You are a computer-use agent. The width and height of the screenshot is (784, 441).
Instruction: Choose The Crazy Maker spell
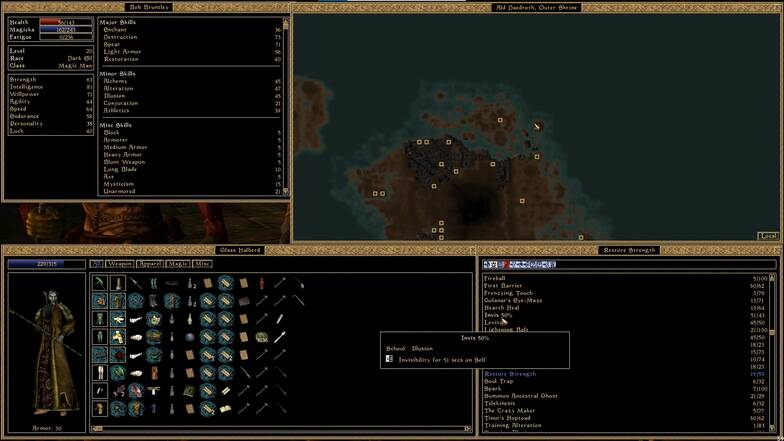tap(510, 411)
